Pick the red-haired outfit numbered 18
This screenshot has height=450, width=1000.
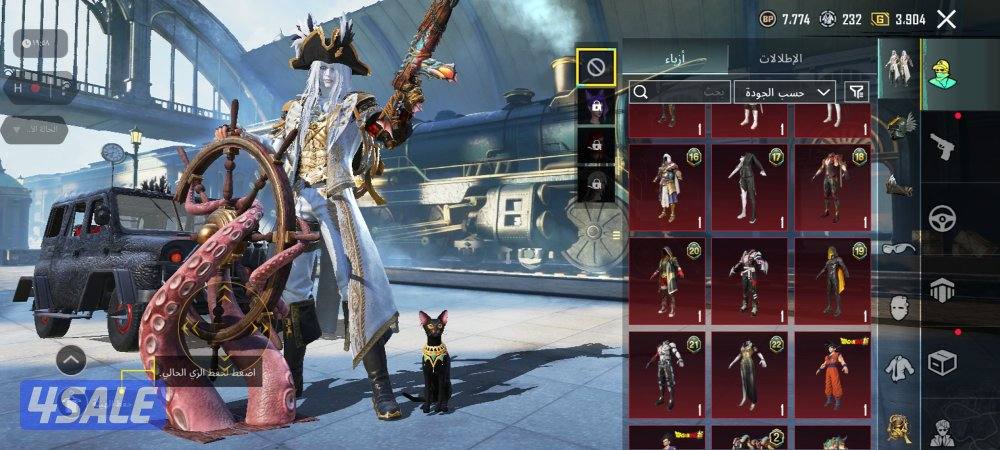tap(832, 186)
